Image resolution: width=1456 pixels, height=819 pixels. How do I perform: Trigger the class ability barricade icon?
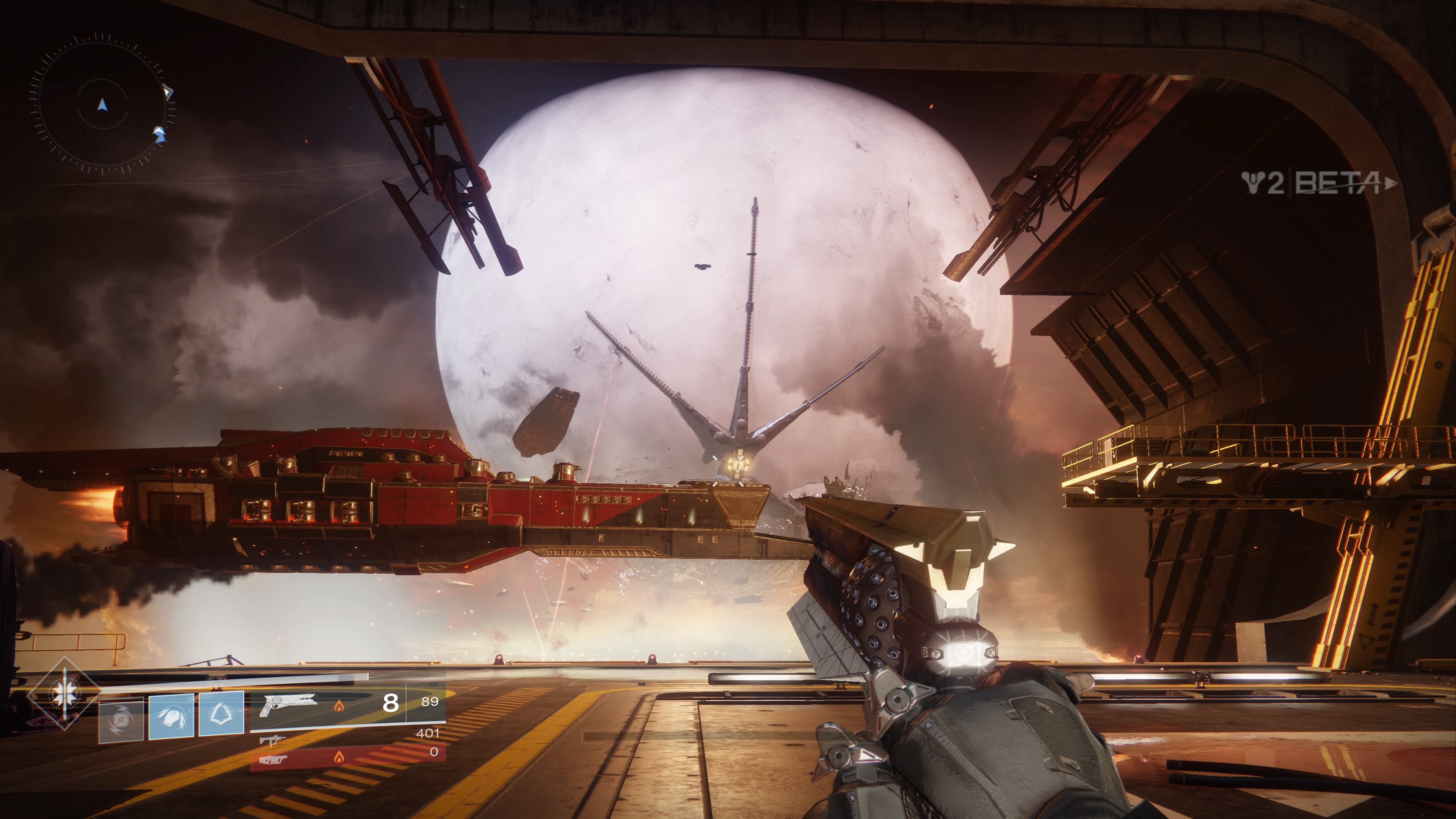coord(221,713)
